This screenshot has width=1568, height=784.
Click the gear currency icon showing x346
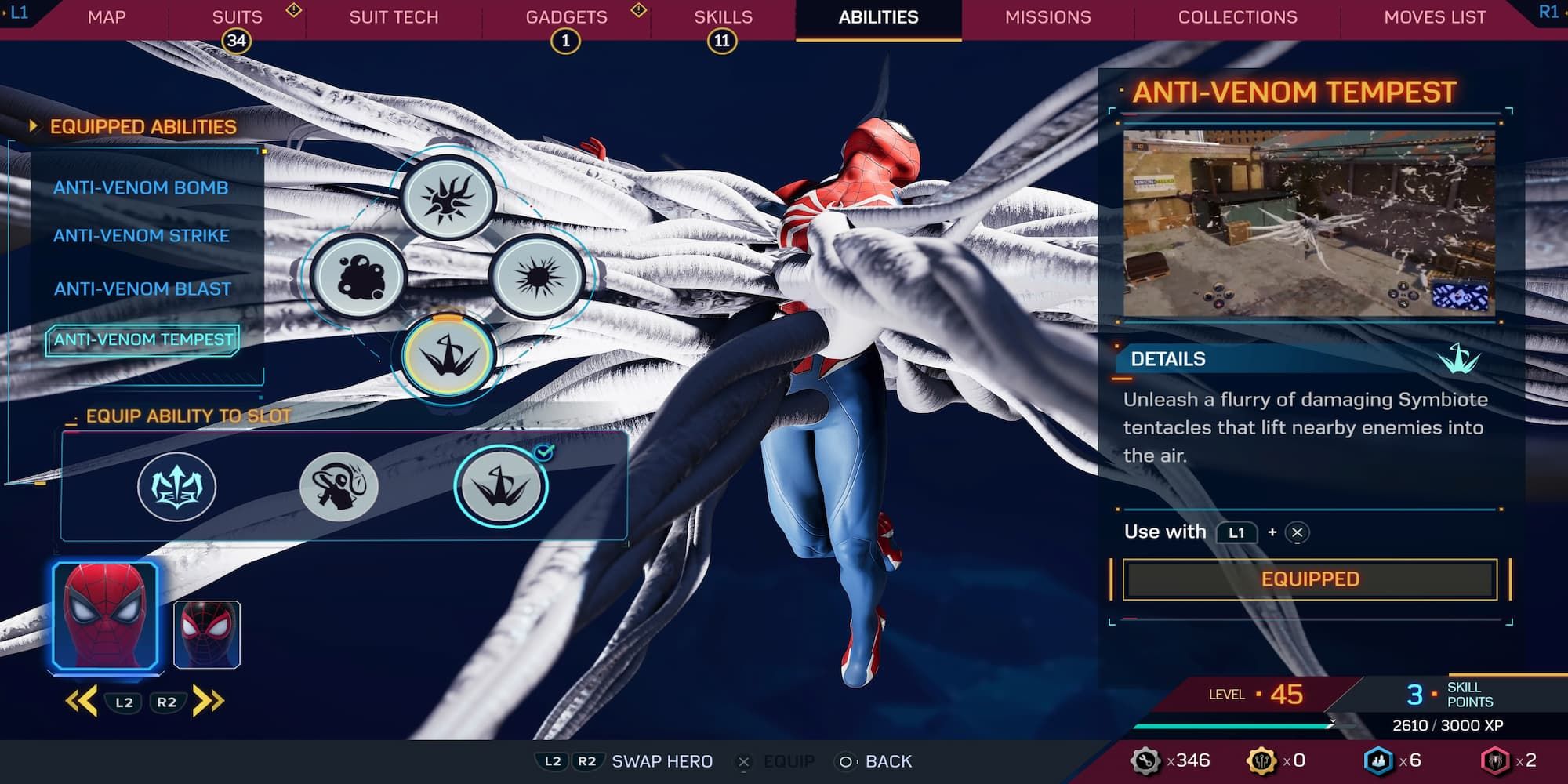point(1145,760)
